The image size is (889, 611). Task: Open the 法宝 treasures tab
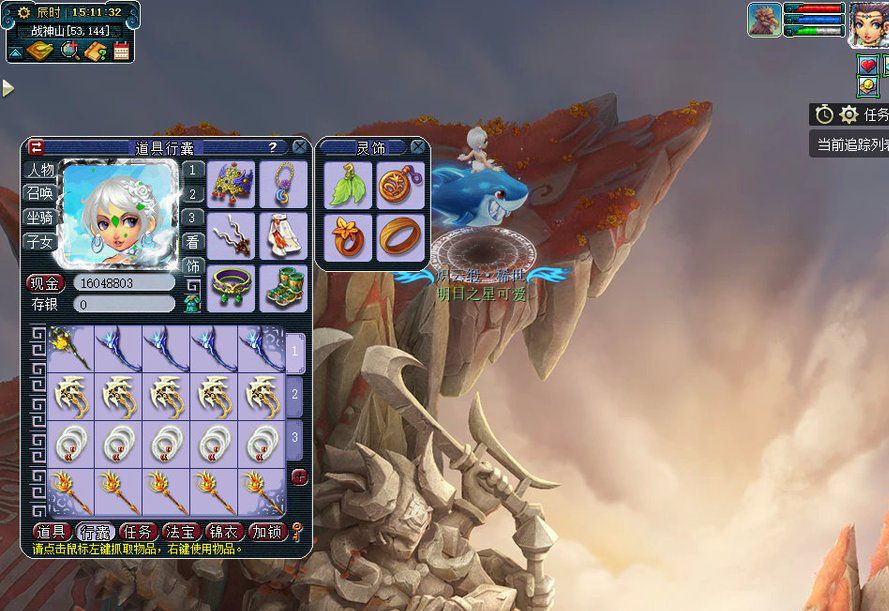[x=181, y=532]
